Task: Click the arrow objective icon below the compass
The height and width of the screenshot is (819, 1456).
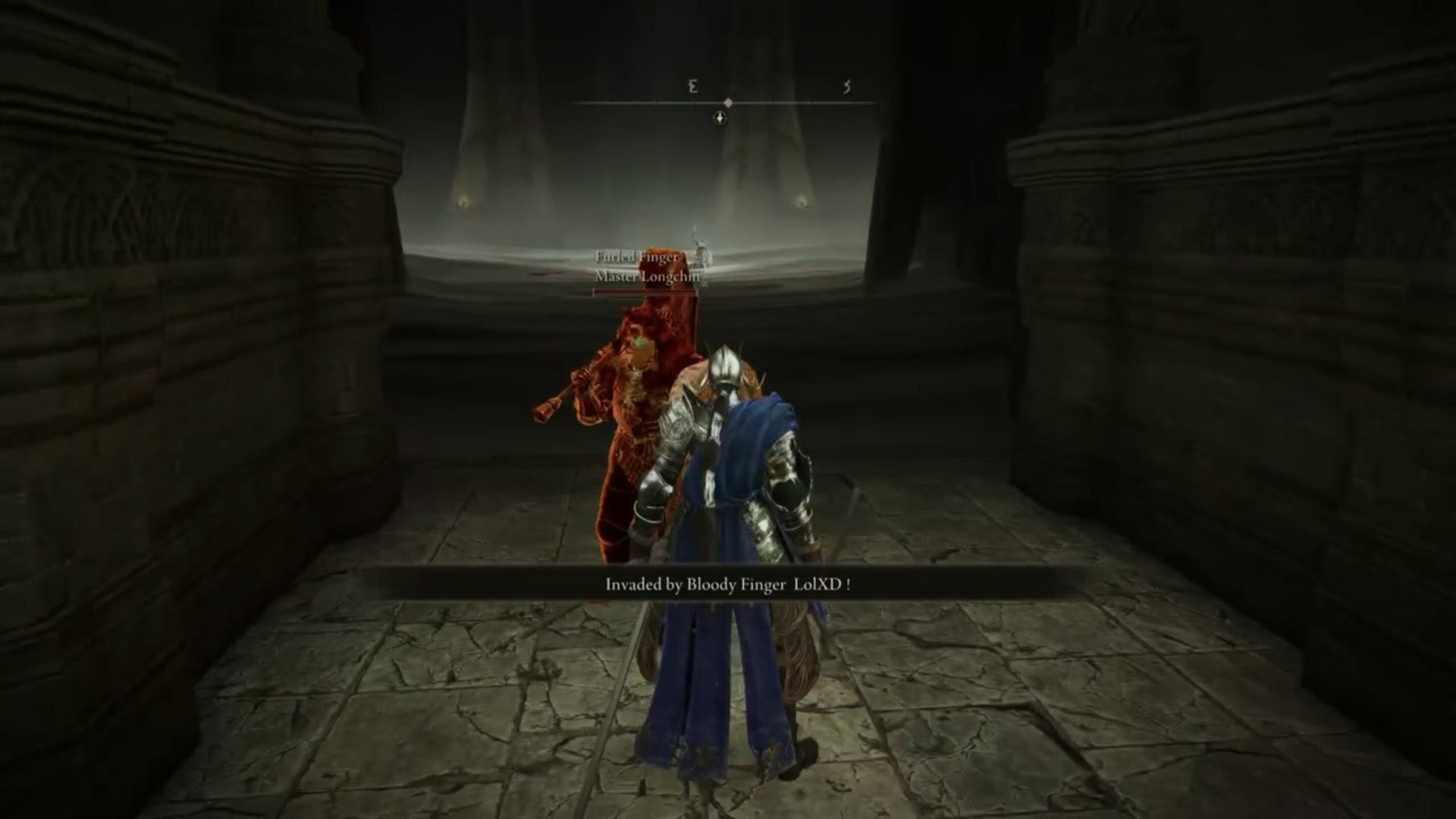Action: click(719, 118)
